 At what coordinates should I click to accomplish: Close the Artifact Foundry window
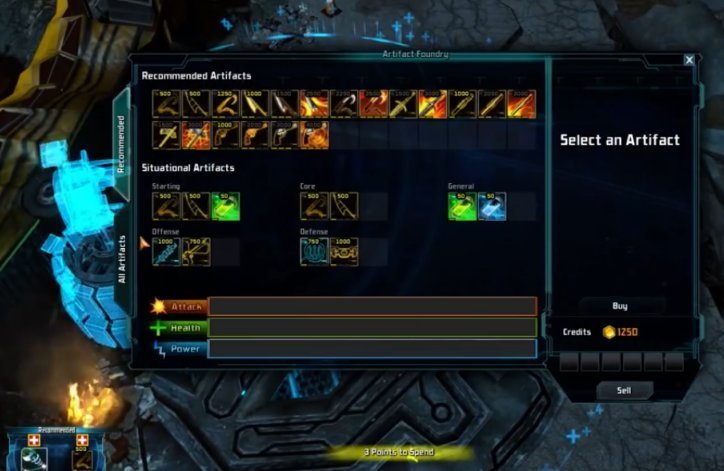click(x=689, y=60)
